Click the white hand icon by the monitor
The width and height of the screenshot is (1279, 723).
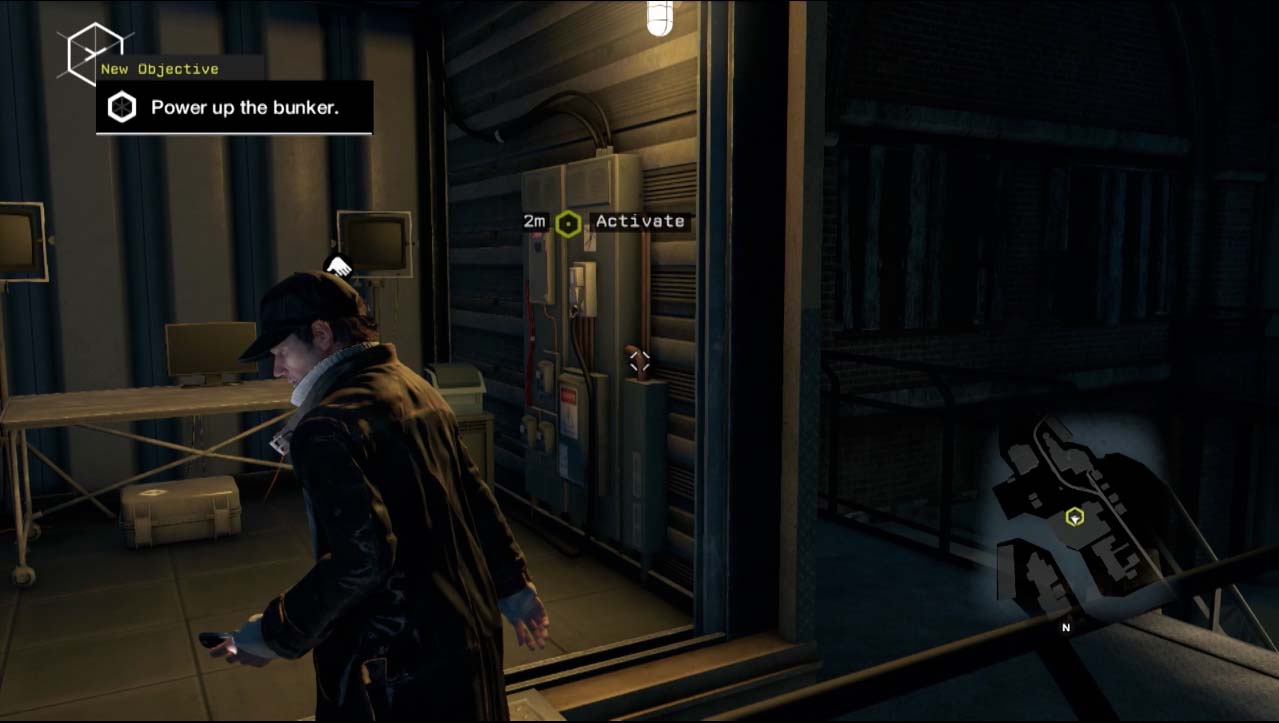pos(339,266)
